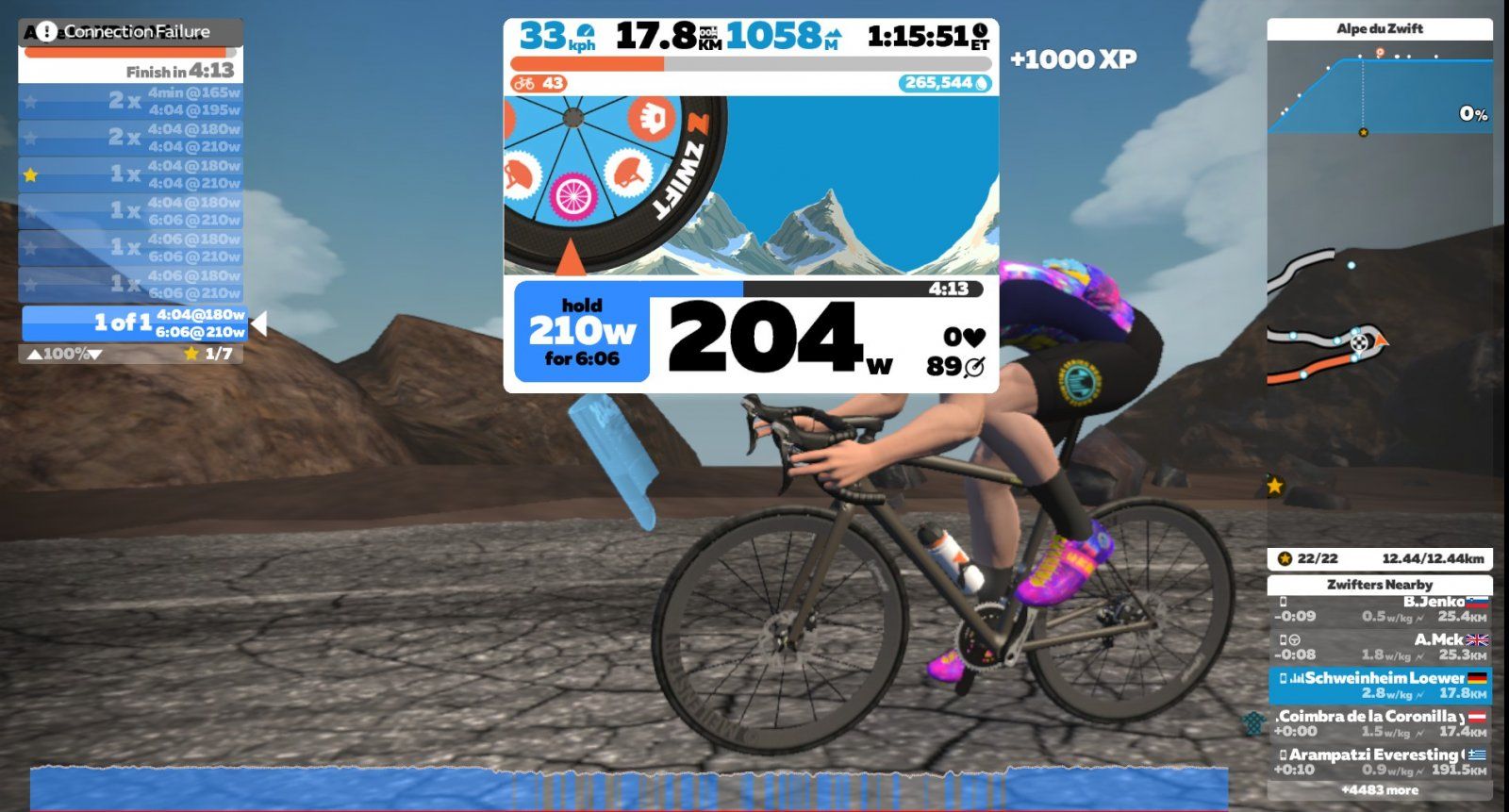Click the Connection Failure warning
Image resolution: width=1509 pixels, height=812 pixels.
click(129, 32)
